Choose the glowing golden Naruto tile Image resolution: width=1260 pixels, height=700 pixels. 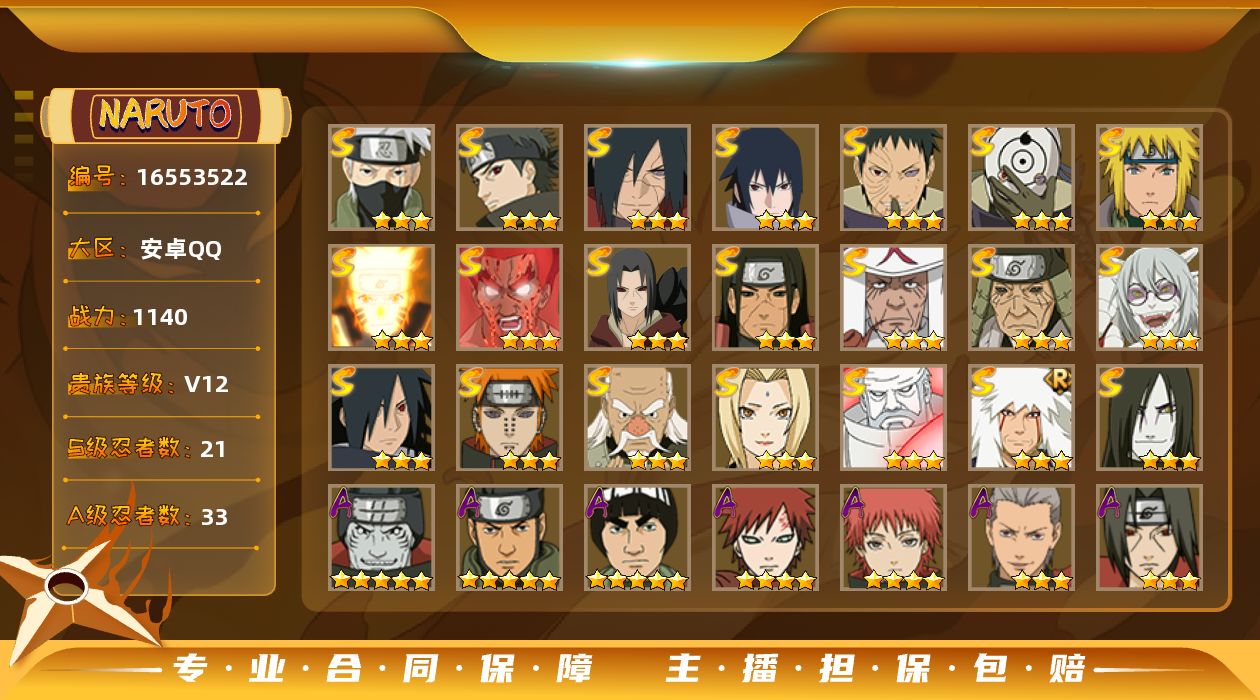[x=381, y=297]
